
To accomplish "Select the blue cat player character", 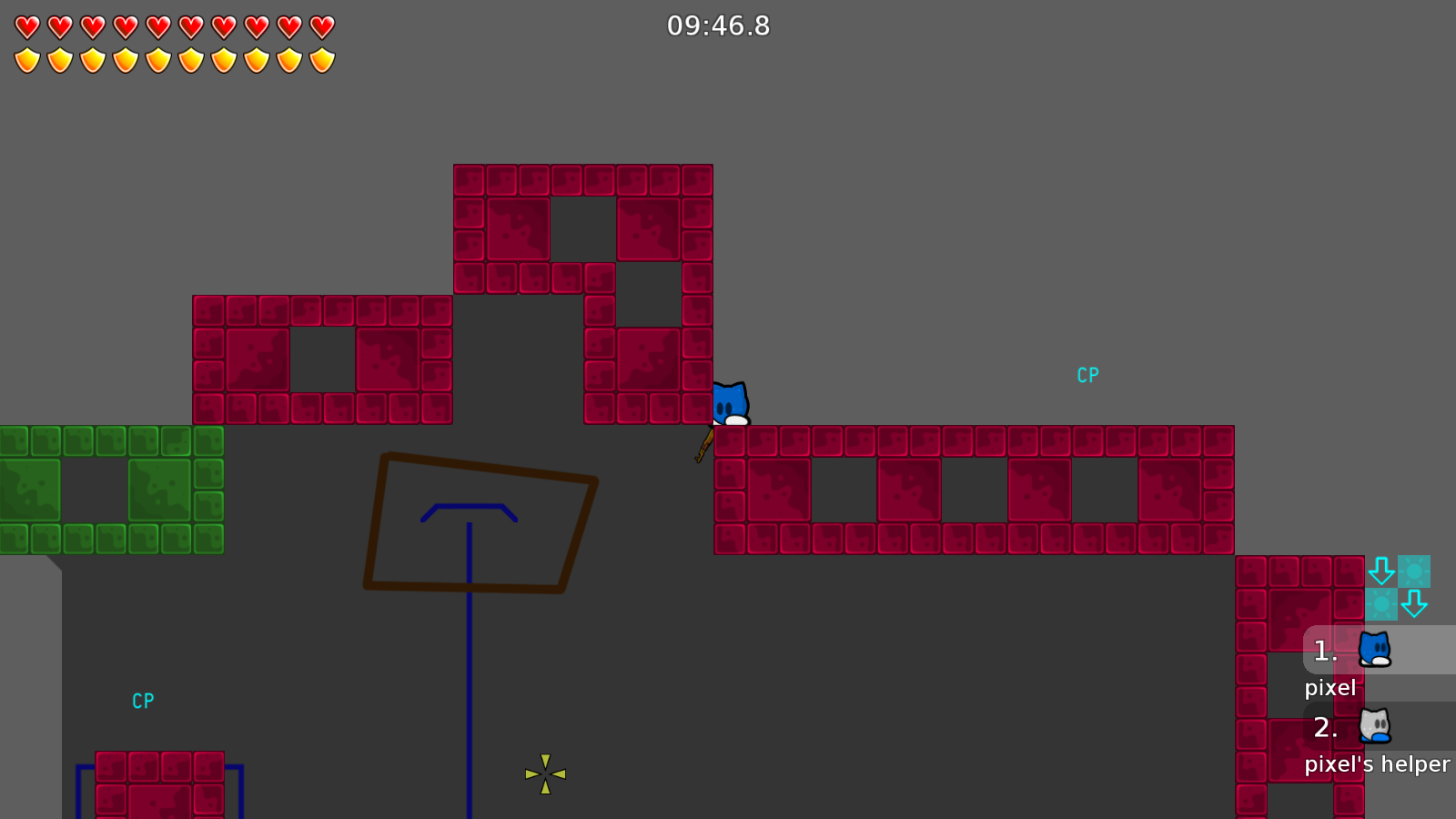I will tap(731, 400).
